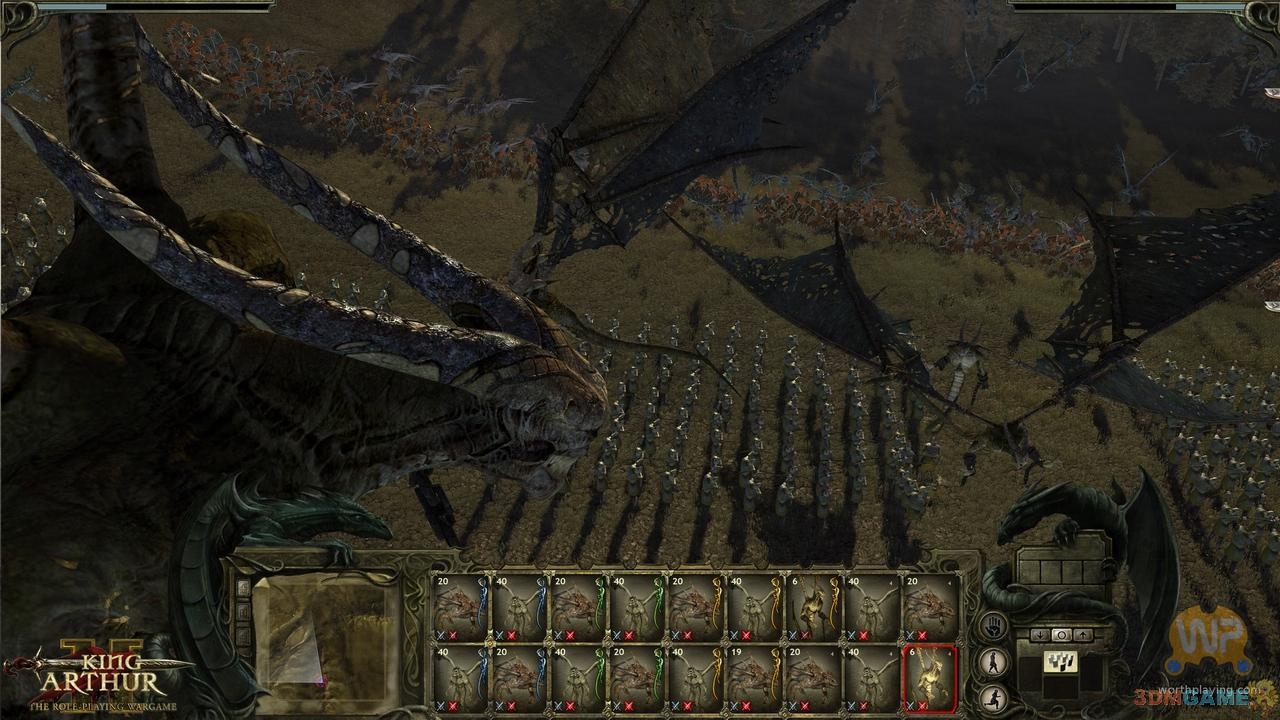Activate the open-hand halt command
Viewport: 1280px width, 720px height.
point(992,627)
